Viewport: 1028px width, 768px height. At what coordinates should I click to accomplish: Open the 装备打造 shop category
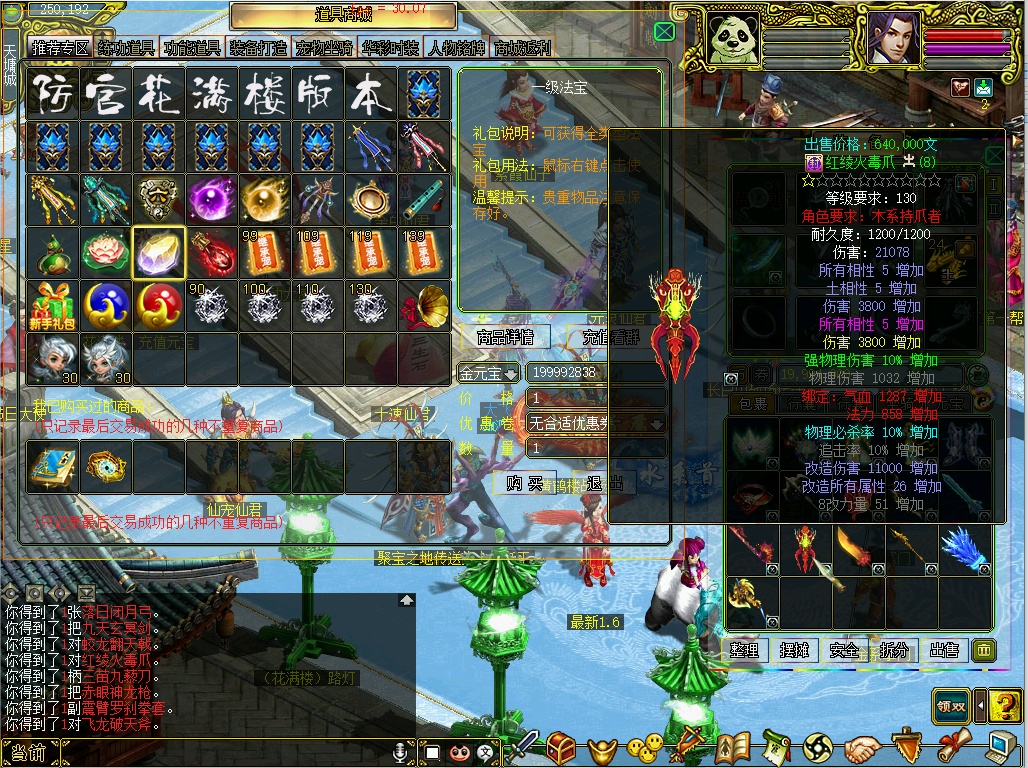(258, 48)
